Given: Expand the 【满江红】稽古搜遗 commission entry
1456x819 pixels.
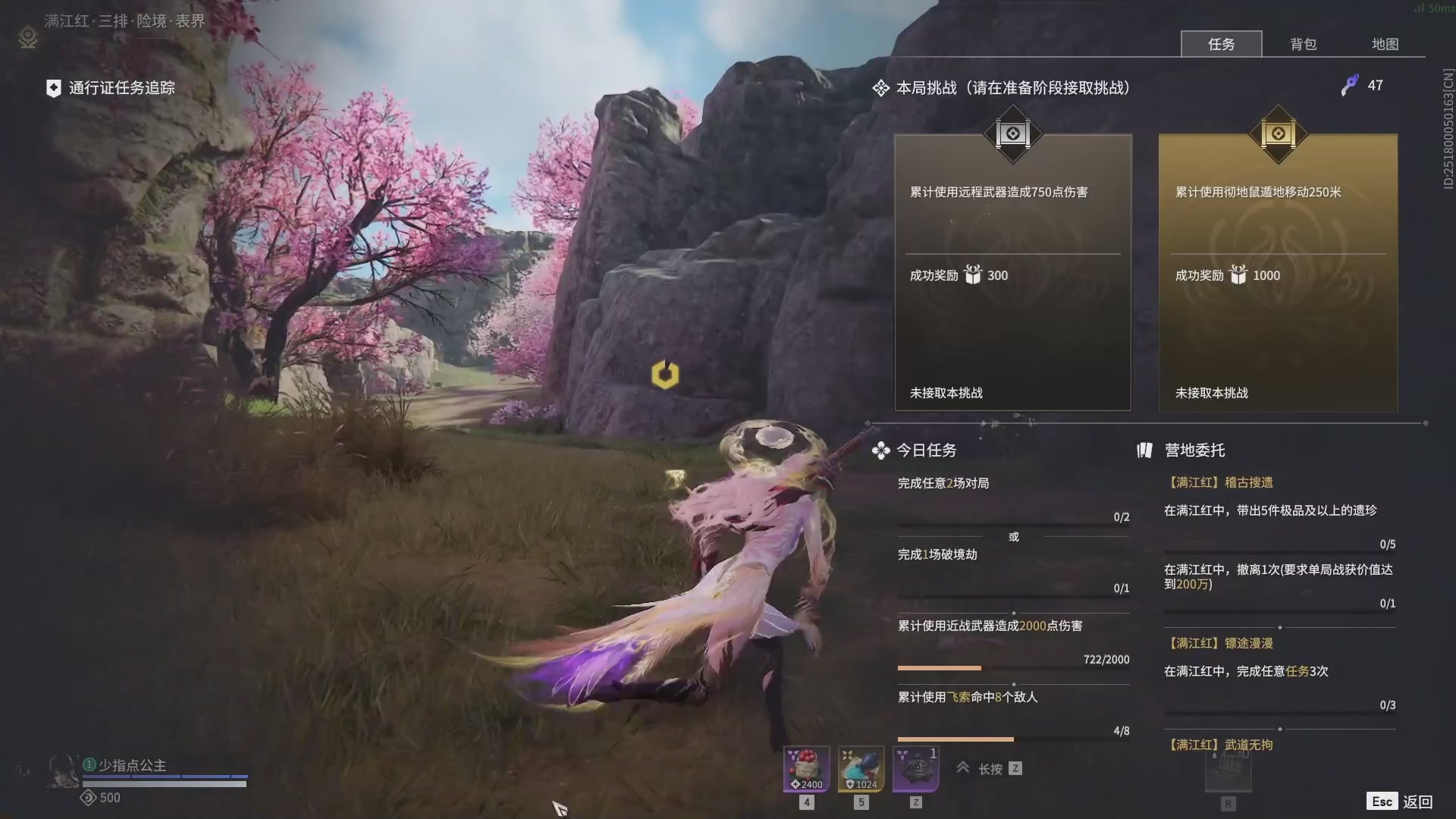Looking at the screenshot, I should pyautogui.click(x=1221, y=482).
